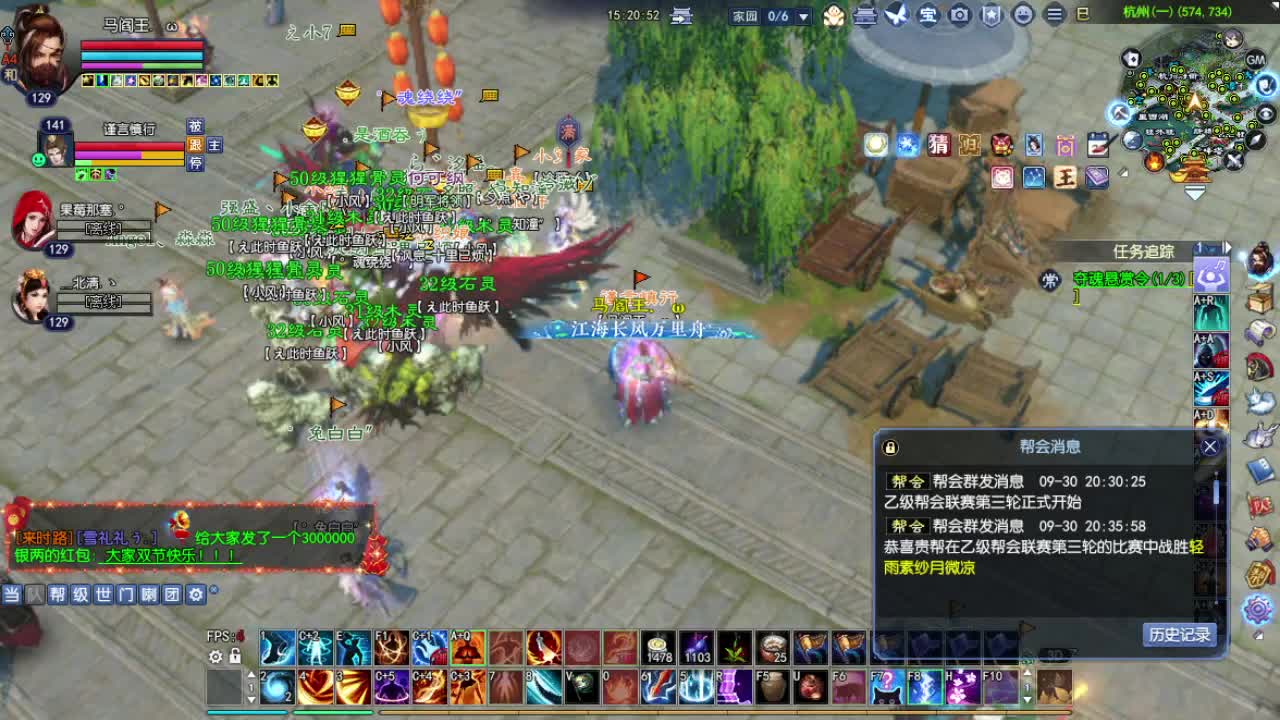The width and height of the screenshot is (1280, 720).
Task: Open the hamburger menu in the top bar
Action: point(1053,16)
